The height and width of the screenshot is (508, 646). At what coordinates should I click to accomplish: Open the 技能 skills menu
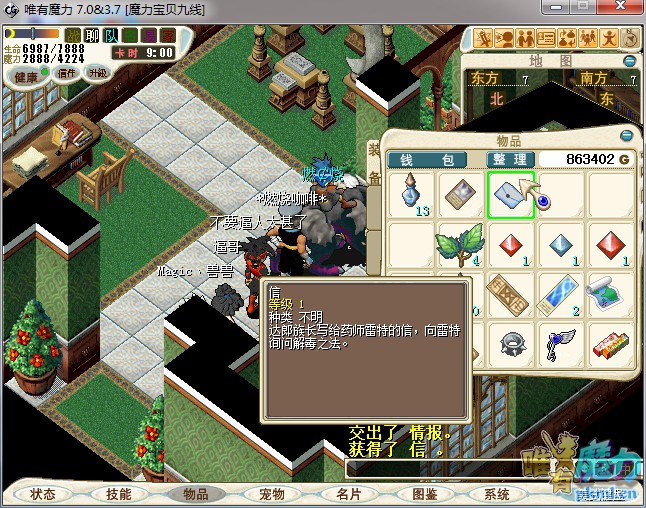point(119,494)
